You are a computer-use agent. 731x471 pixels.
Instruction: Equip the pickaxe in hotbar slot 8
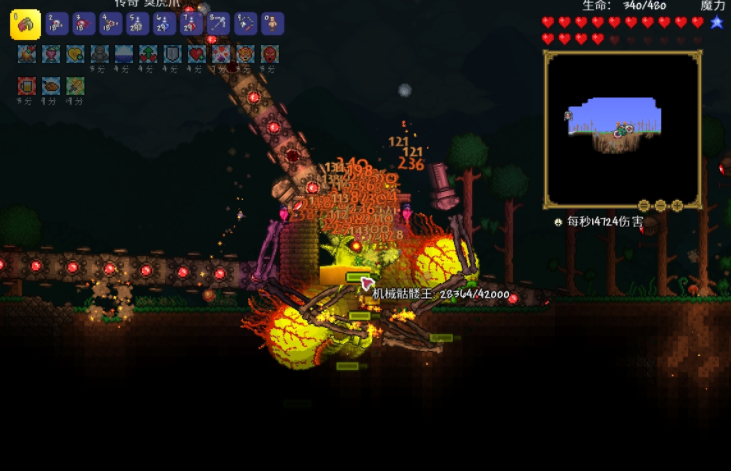point(219,24)
